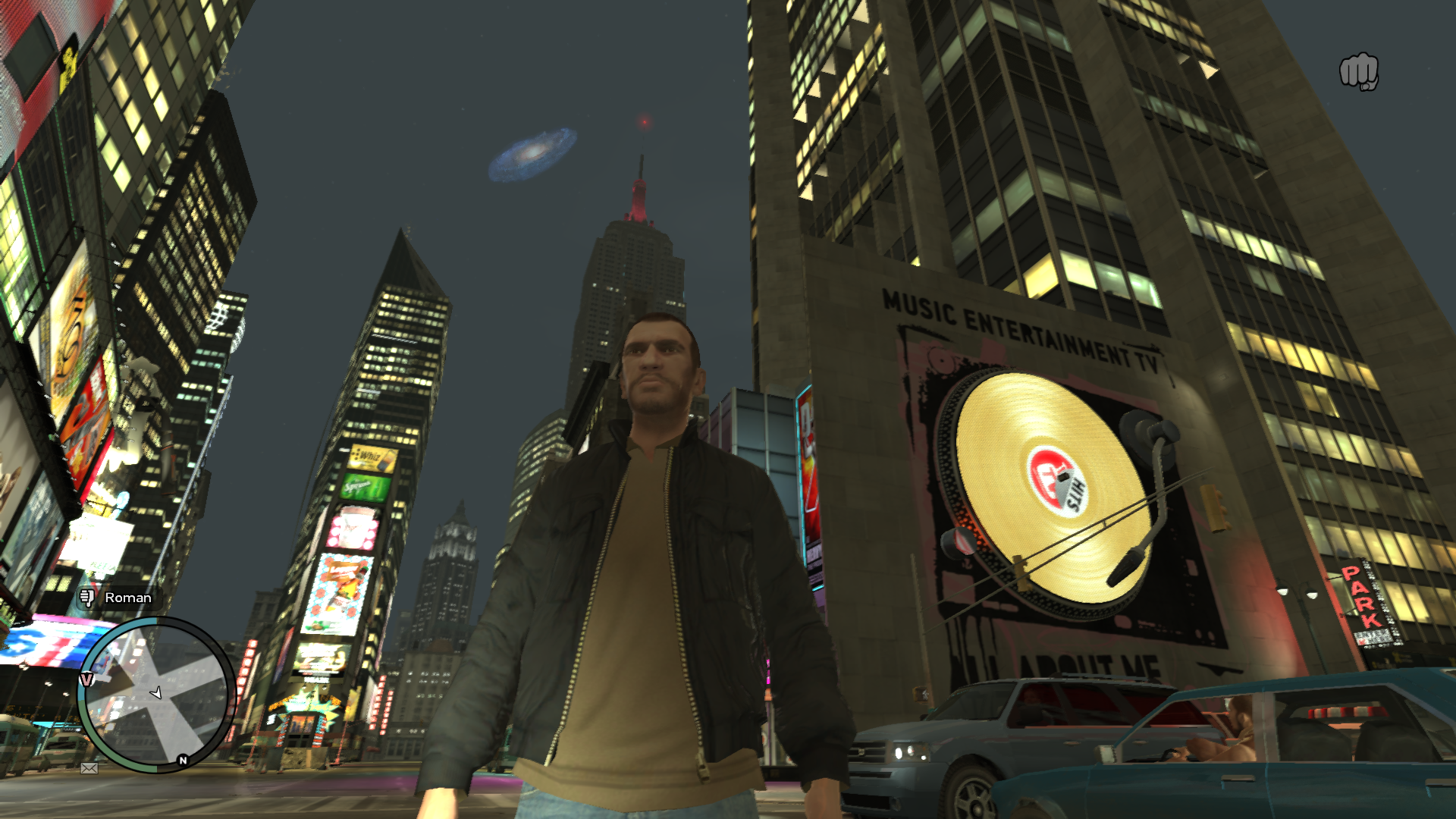
Task: Open the envelope message icon
Action: click(x=89, y=768)
